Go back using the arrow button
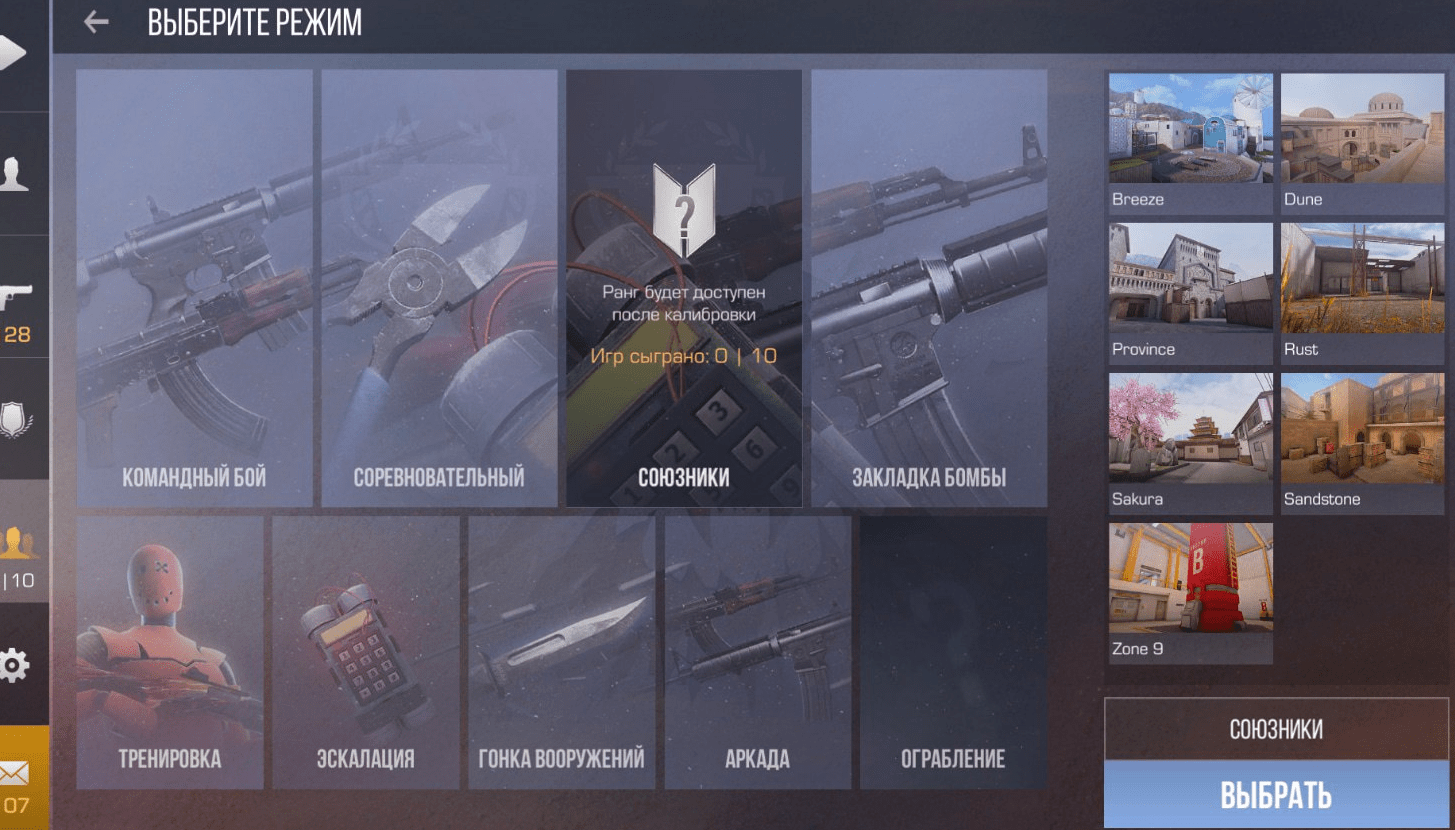Image resolution: width=1455 pixels, height=830 pixels. coord(96,22)
